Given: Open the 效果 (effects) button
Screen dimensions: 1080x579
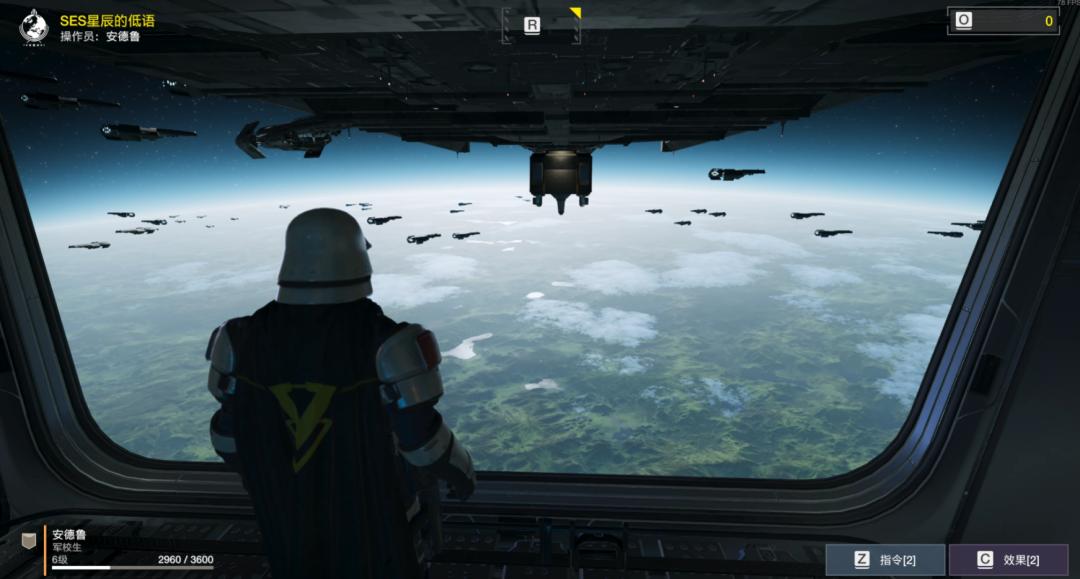Looking at the screenshot, I should pyautogui.click(x=1008, y=560).
